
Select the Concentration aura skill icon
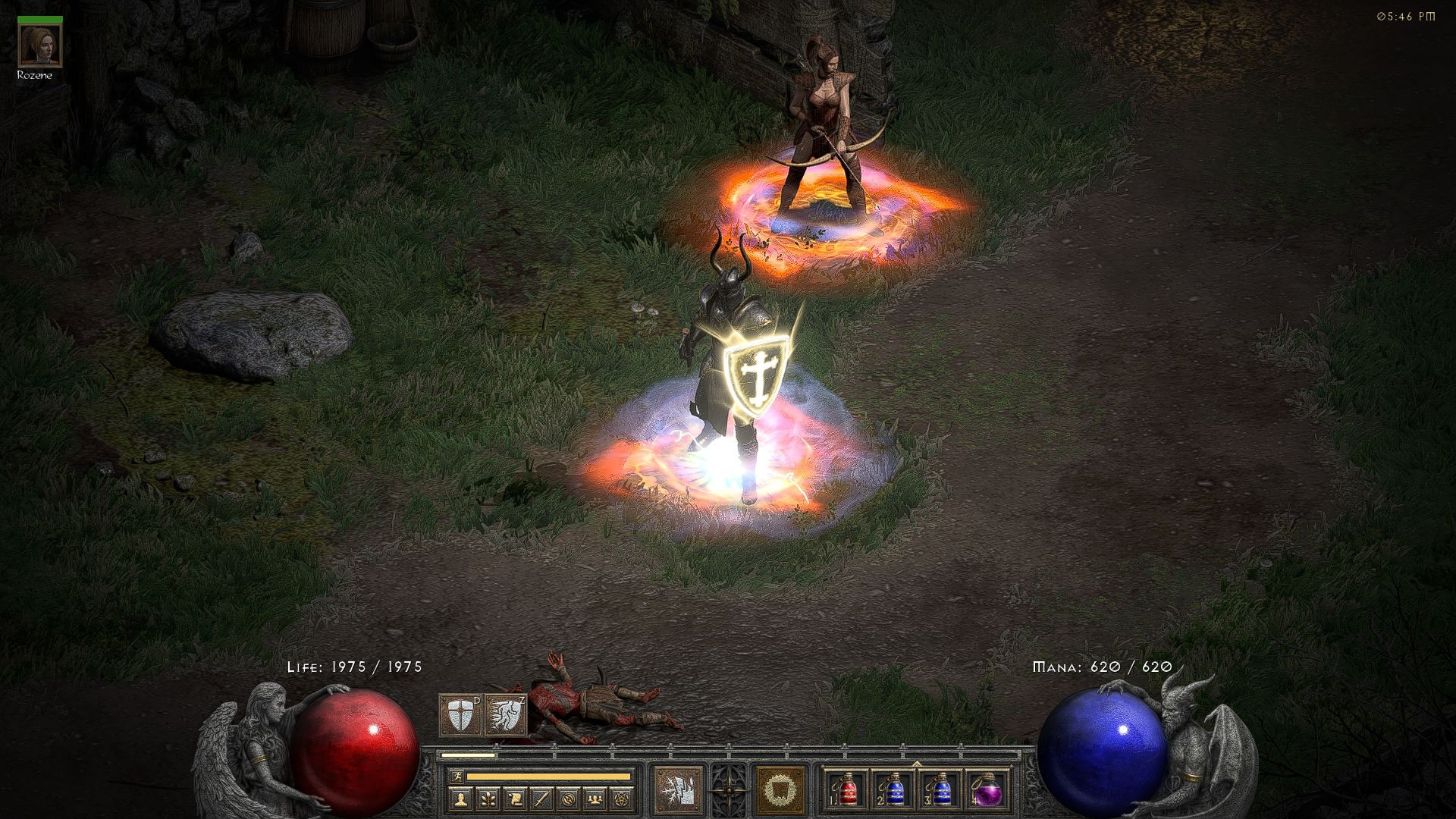point(780,789)
